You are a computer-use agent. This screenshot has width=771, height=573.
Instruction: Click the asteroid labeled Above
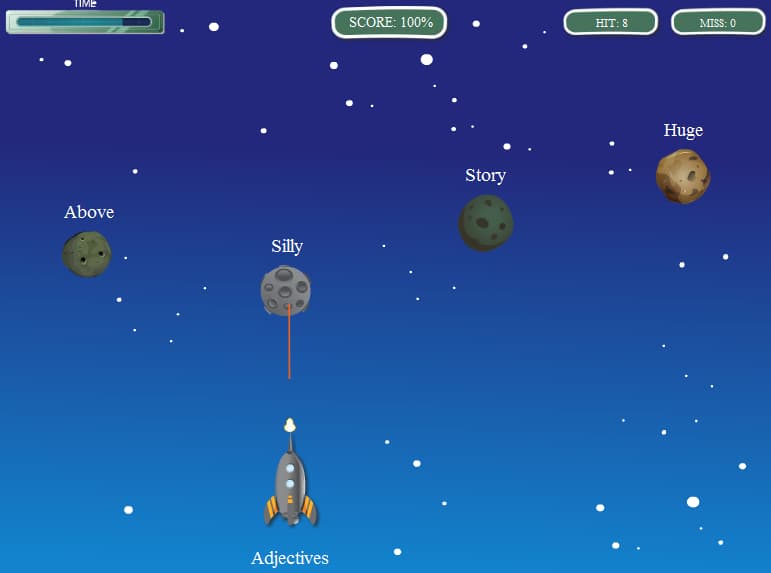[x=87, y=254]
